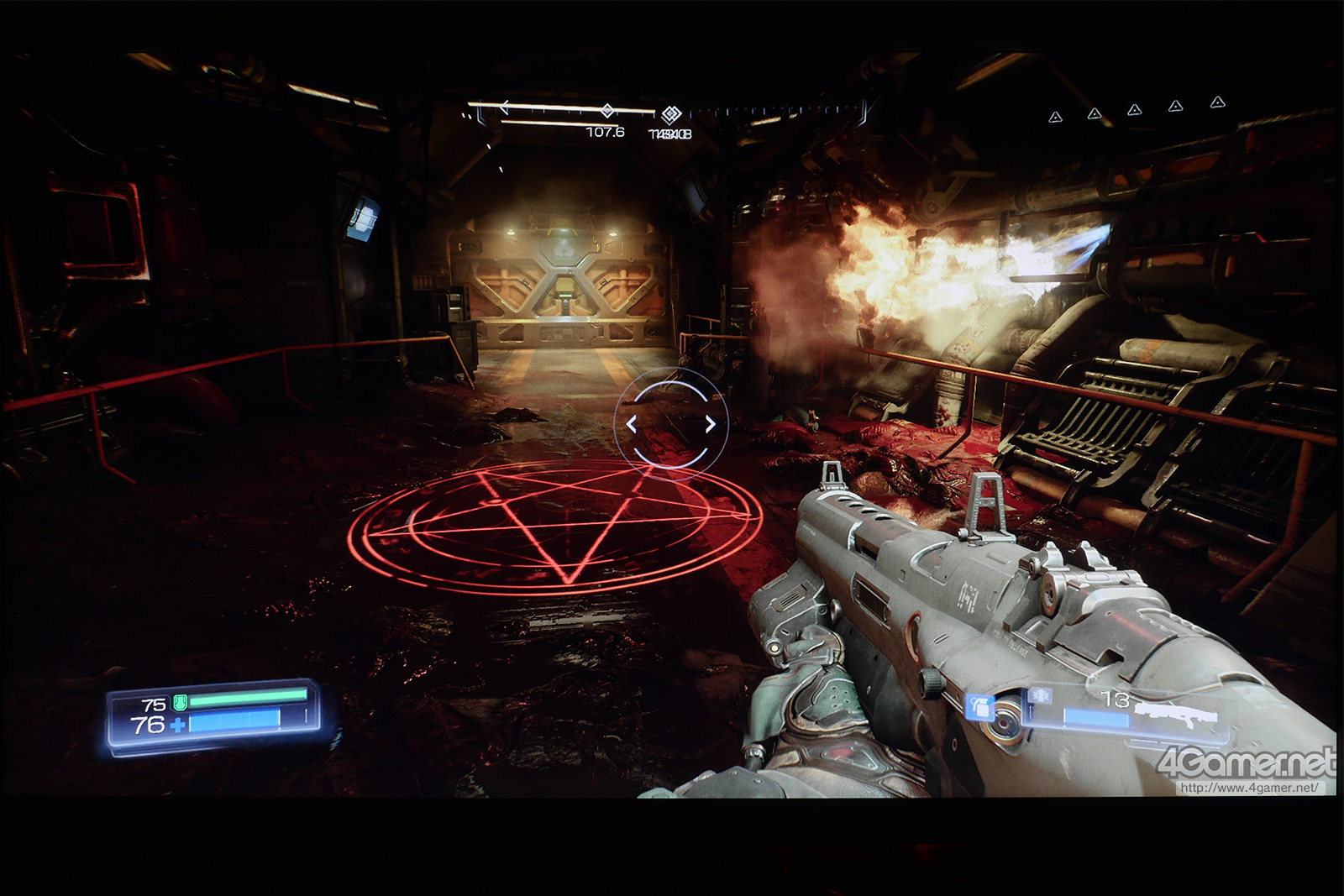Open the 4Gamer.net watermark URL link
Viewport: 1344px width, 896px height.
[x=1249, y=788]
